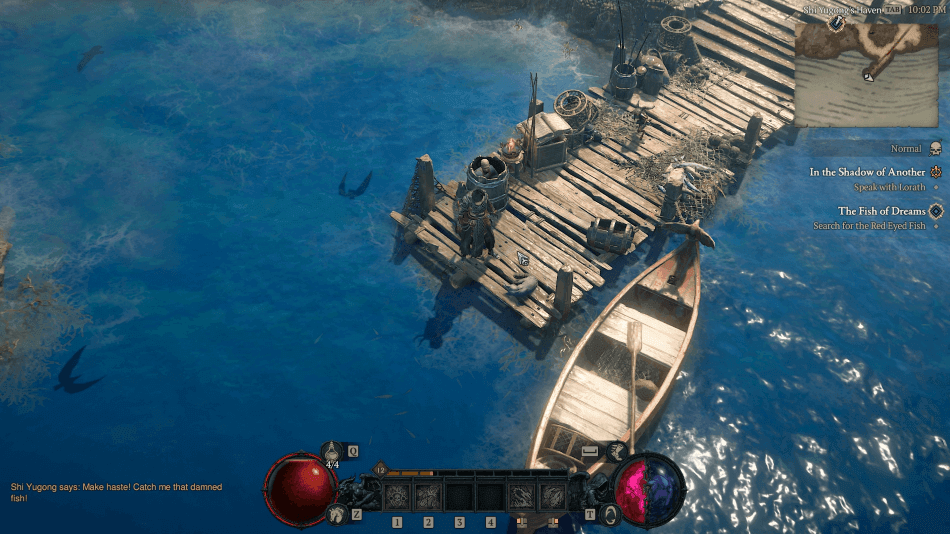Click the town portal icon
950x534 pixels.
[x=610, y=513]
